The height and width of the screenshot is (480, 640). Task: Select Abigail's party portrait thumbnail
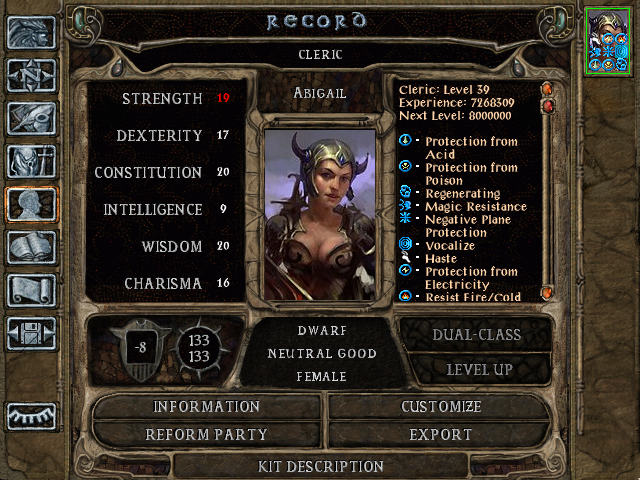pyautogui.click(x=607, y=40)
